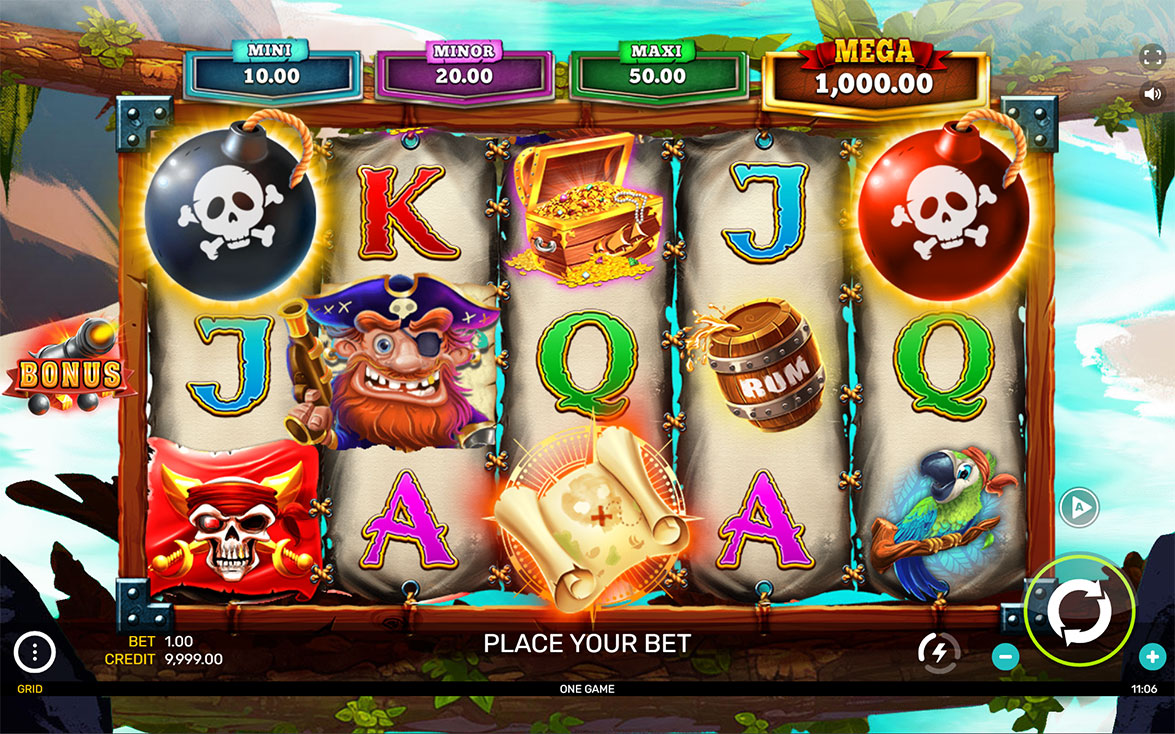Mute the game sound
1175x734 pixels.
(1152, 94)
